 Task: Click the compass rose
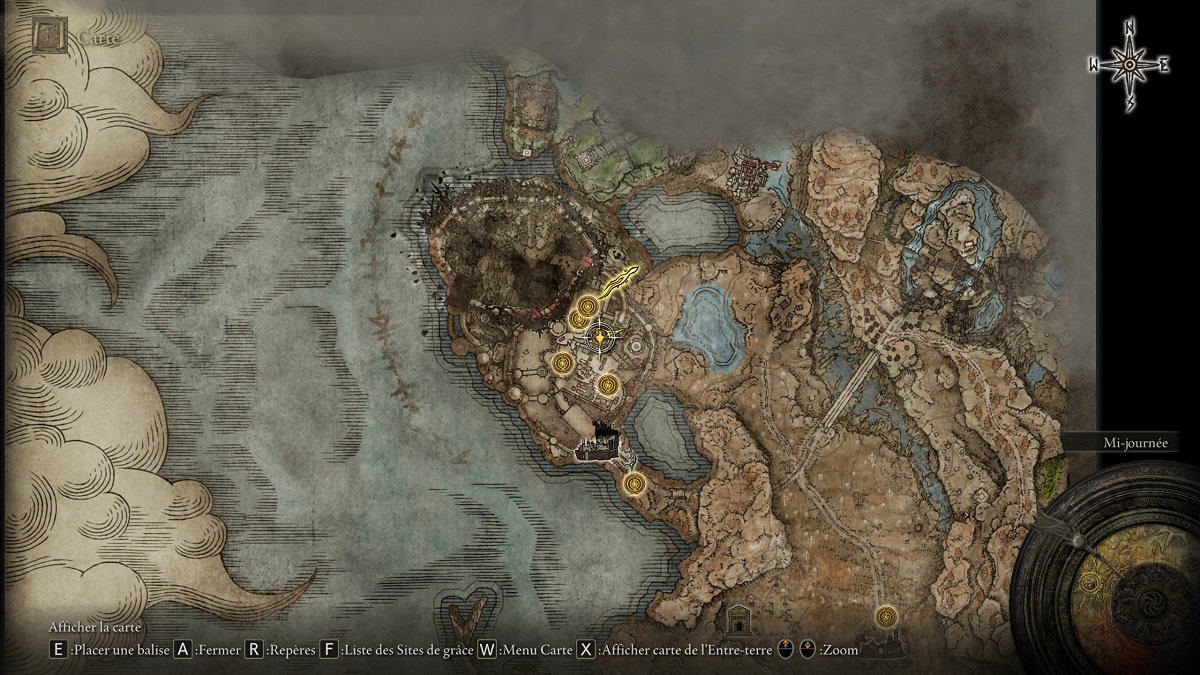[1129, 65]
